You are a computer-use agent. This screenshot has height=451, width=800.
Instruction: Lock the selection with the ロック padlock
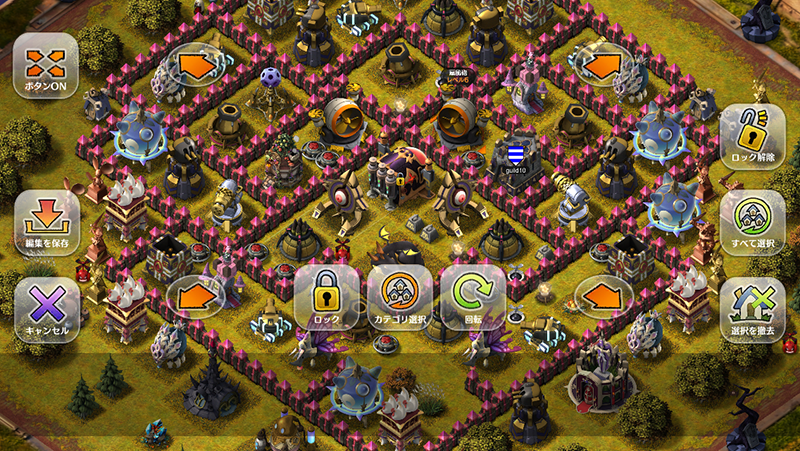pos(326,296)
